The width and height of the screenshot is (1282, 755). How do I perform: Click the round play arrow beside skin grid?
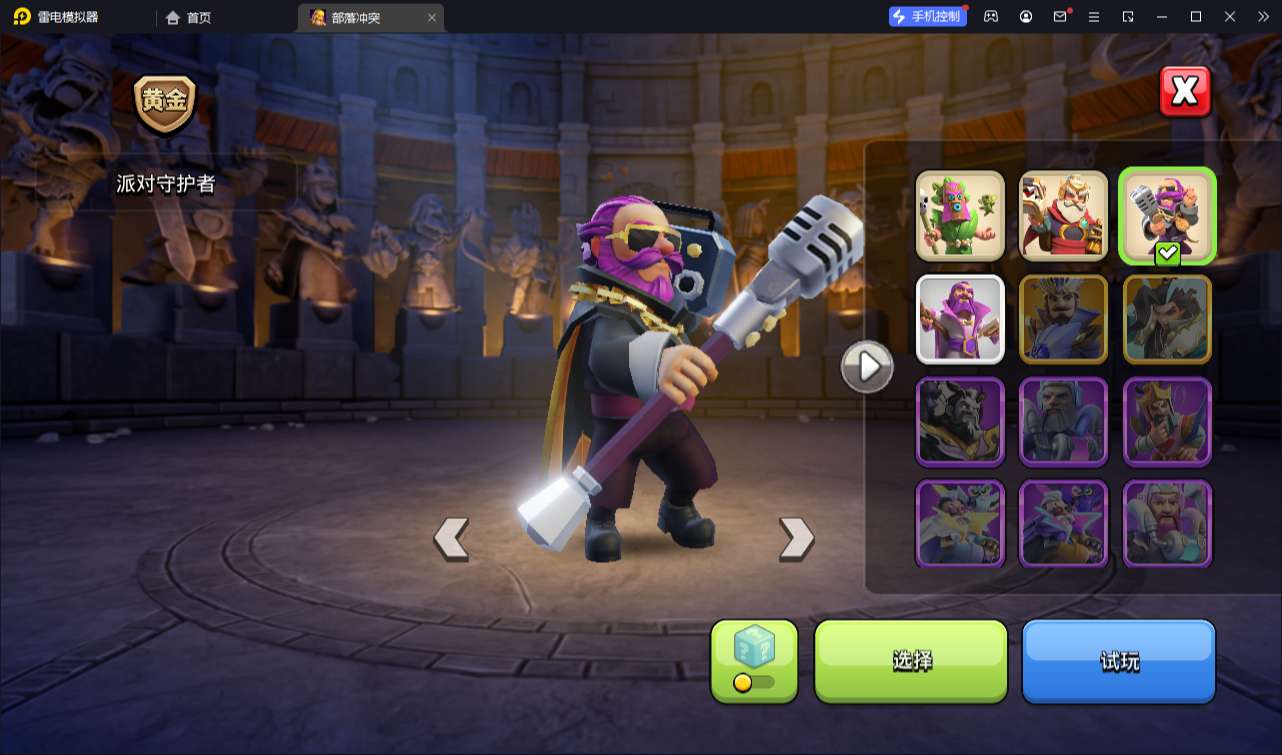pyautogui.click(x=867, y=367)
